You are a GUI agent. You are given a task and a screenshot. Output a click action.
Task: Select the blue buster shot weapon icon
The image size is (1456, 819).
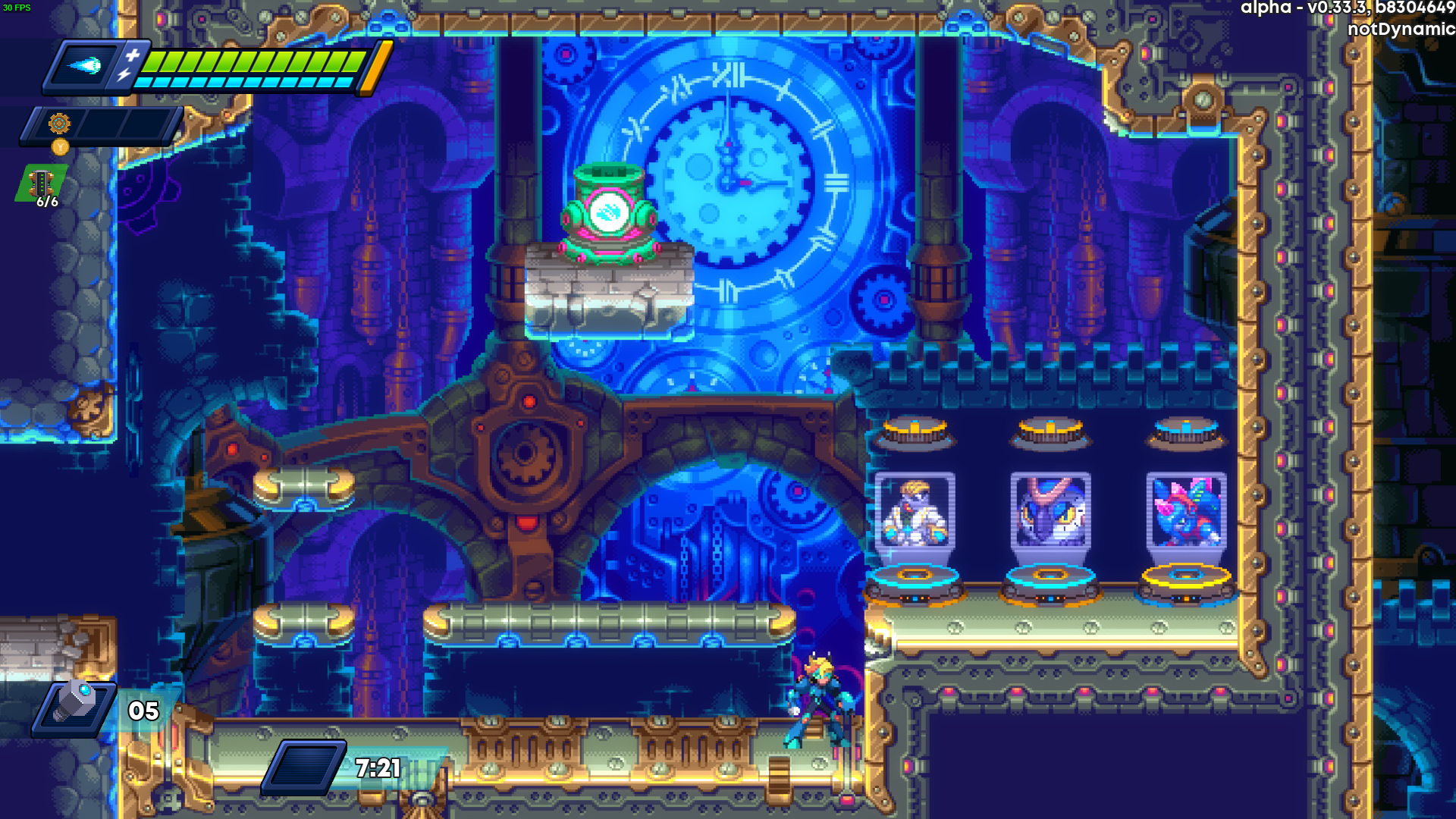pyautogui.click(x=85, y=67)
